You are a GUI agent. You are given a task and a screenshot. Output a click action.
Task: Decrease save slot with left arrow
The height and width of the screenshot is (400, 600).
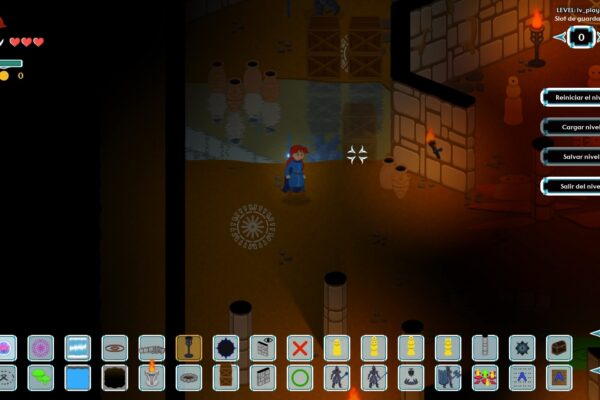click(559, 38)
